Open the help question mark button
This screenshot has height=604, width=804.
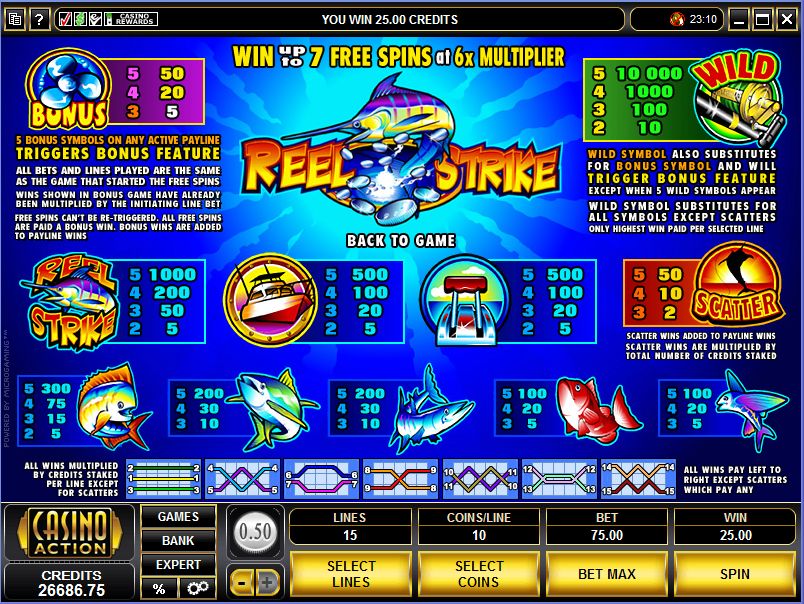point(40,18)
